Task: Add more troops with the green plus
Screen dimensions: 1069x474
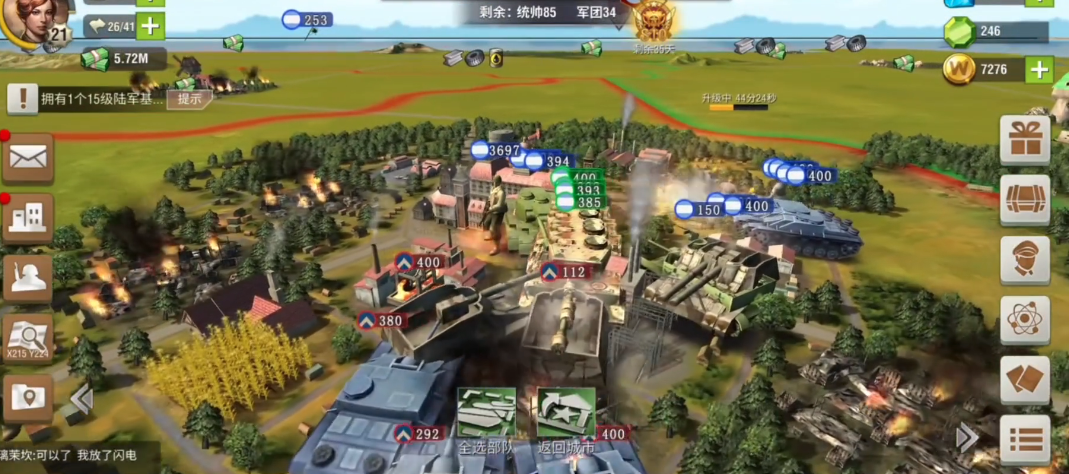Action: coord(150,26)
